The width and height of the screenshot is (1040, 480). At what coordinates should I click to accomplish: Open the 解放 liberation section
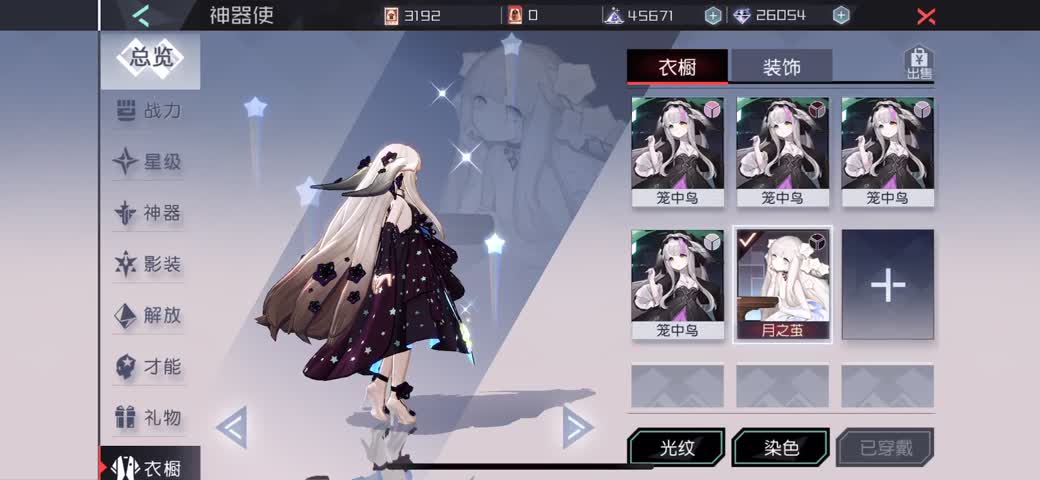coord(150,315)
